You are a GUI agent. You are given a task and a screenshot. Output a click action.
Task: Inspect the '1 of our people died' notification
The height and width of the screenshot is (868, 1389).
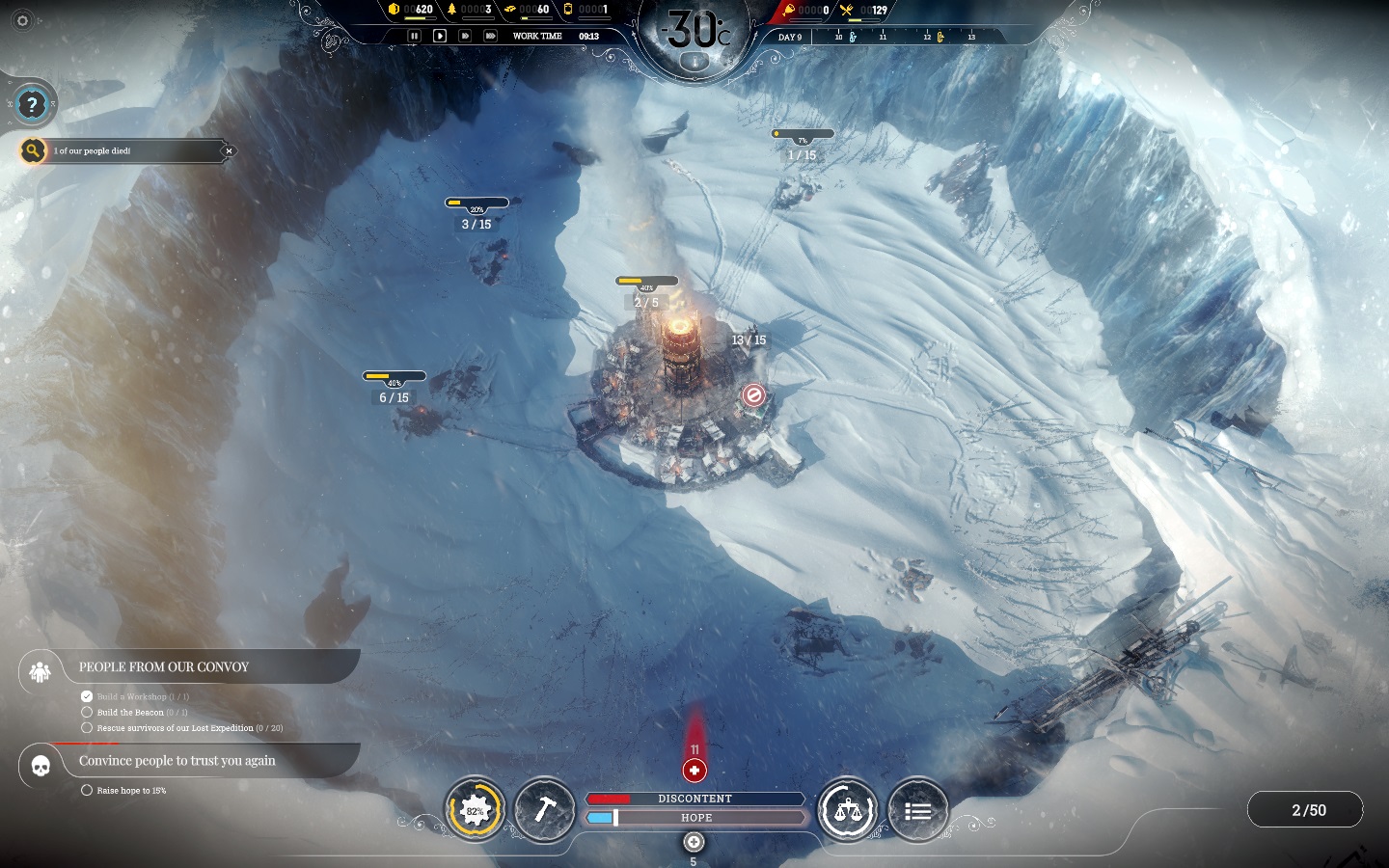[125, 151]
